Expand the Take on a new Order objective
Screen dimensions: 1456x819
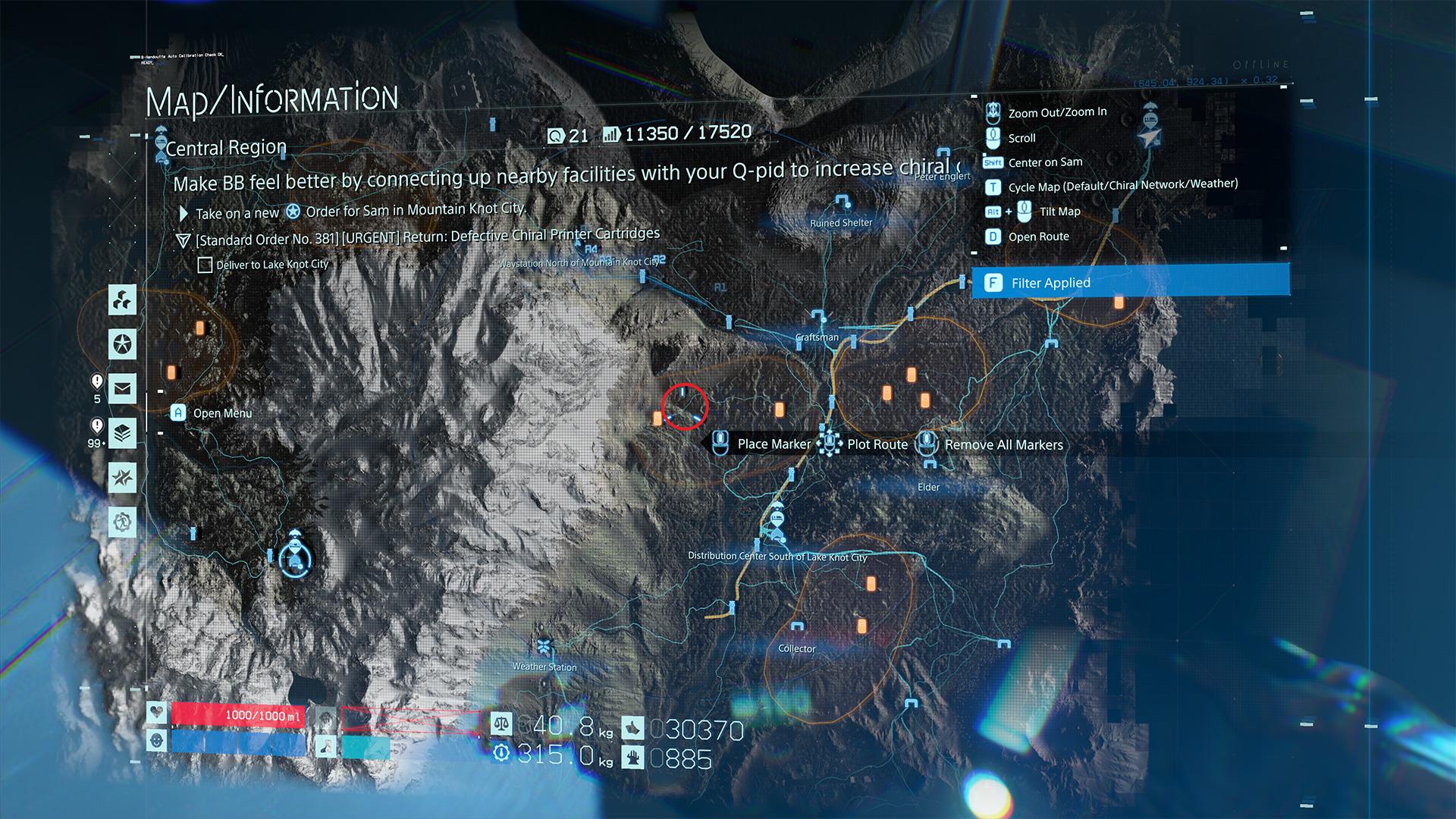coord(360,212)
